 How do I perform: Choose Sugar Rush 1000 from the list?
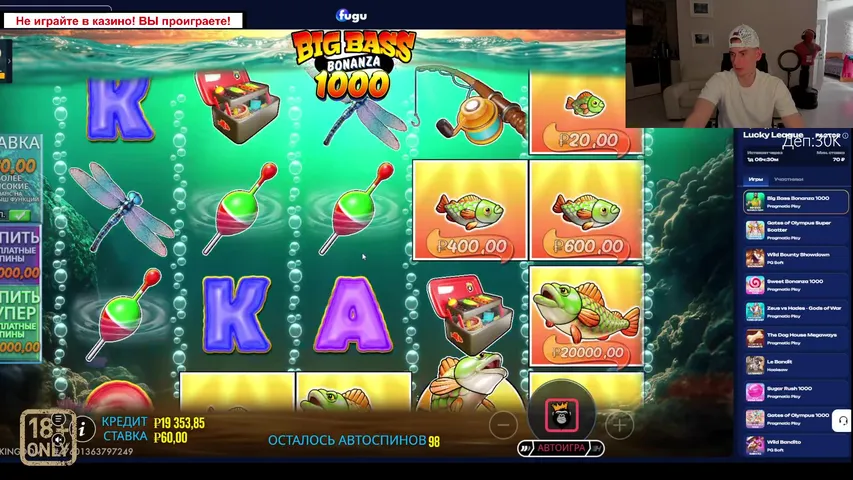pos(796,392)
